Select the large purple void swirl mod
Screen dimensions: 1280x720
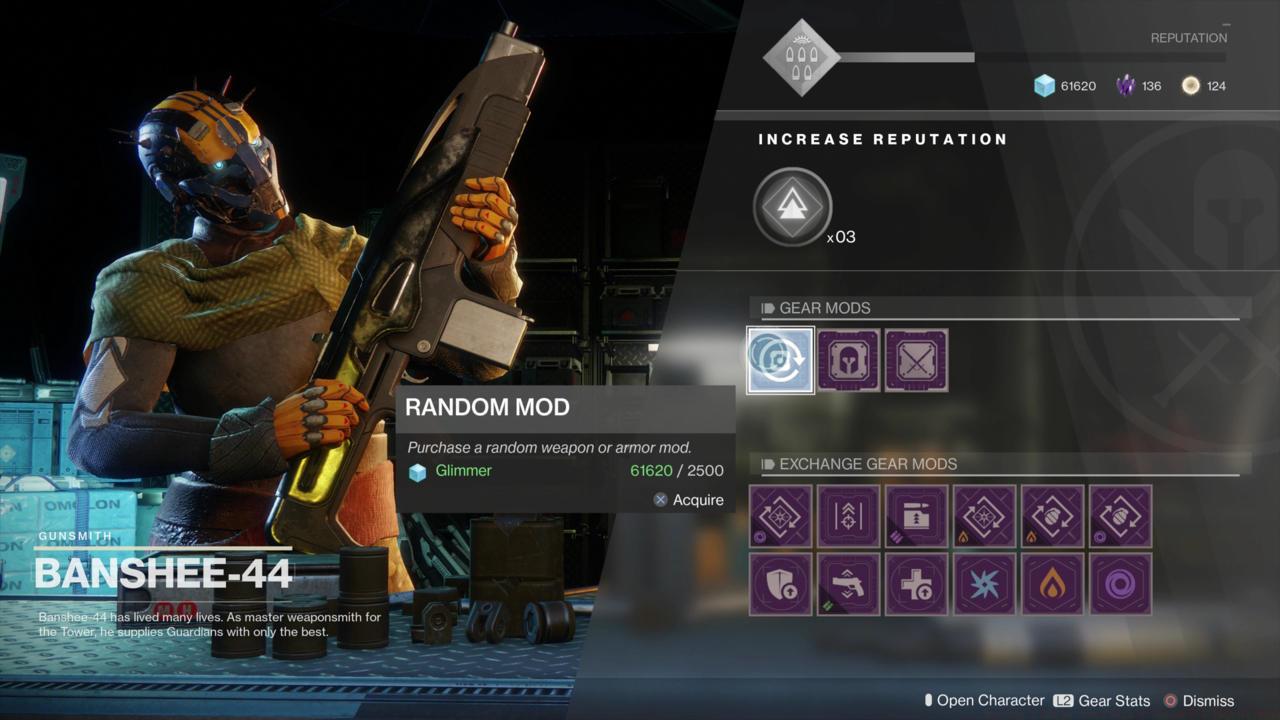[1120, 584]
